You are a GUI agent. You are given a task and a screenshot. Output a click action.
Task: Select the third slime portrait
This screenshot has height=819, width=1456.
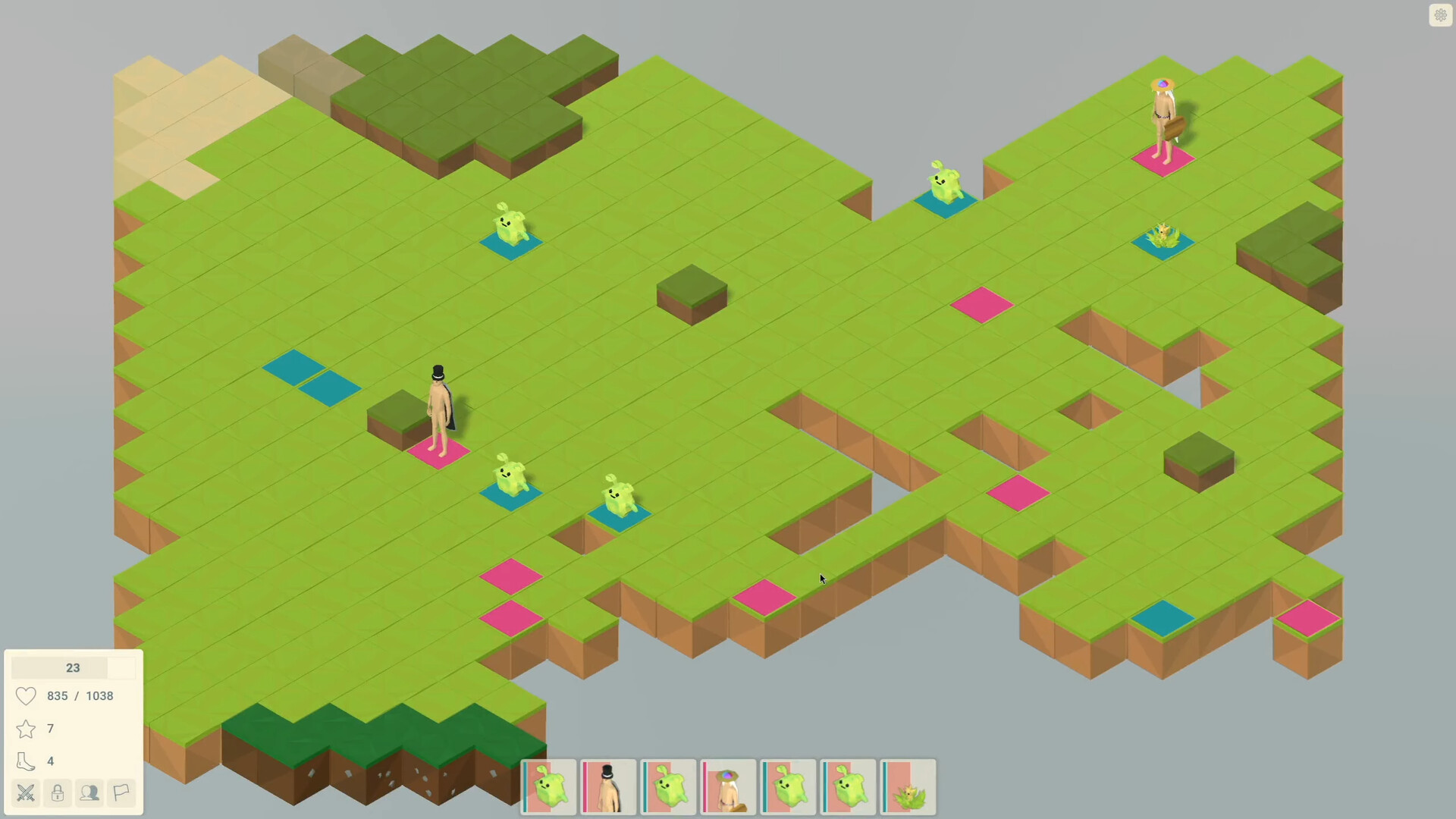(x=668, y=787)
